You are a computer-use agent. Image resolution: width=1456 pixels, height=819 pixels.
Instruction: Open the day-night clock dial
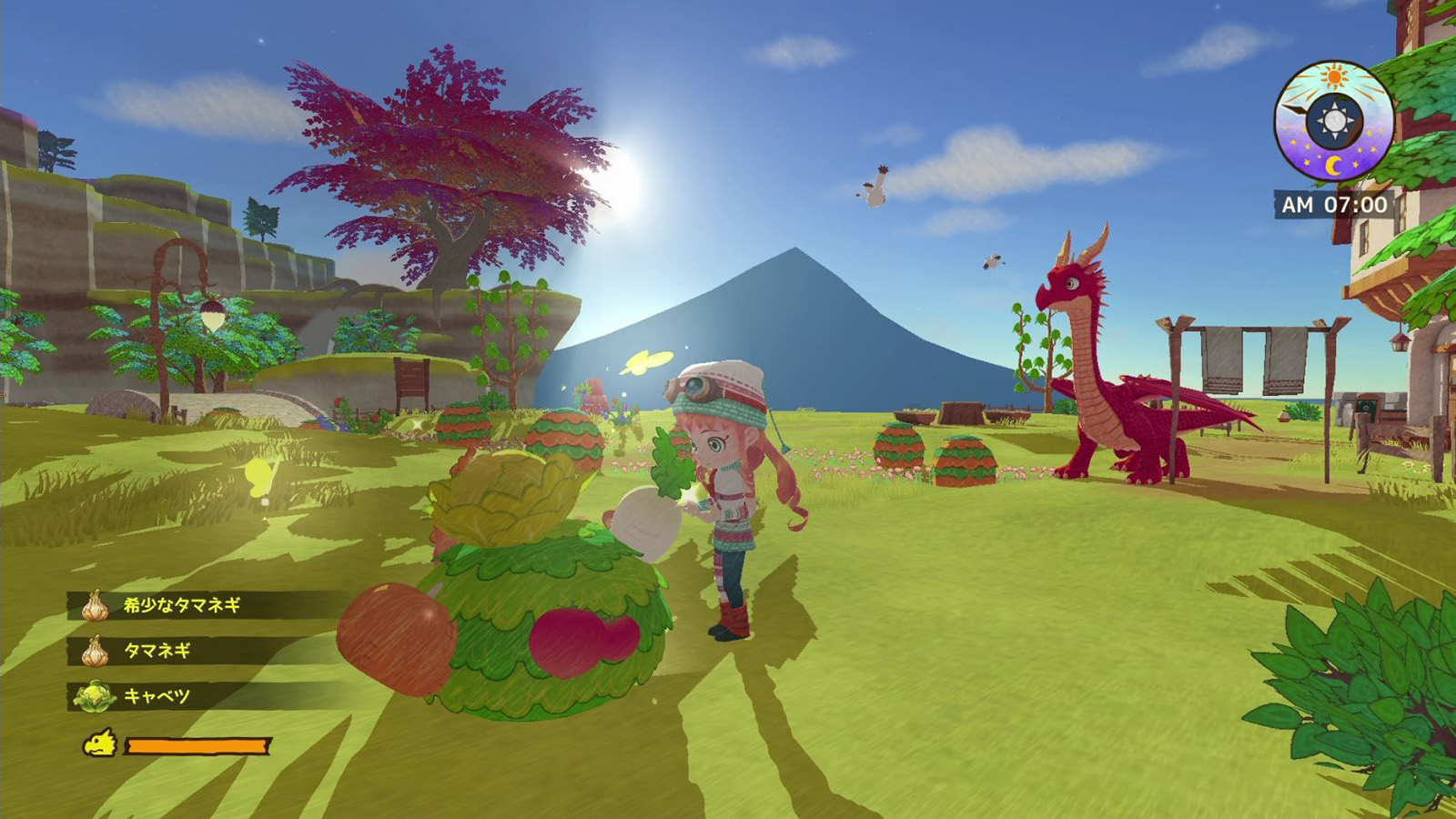pos(1334,121)
